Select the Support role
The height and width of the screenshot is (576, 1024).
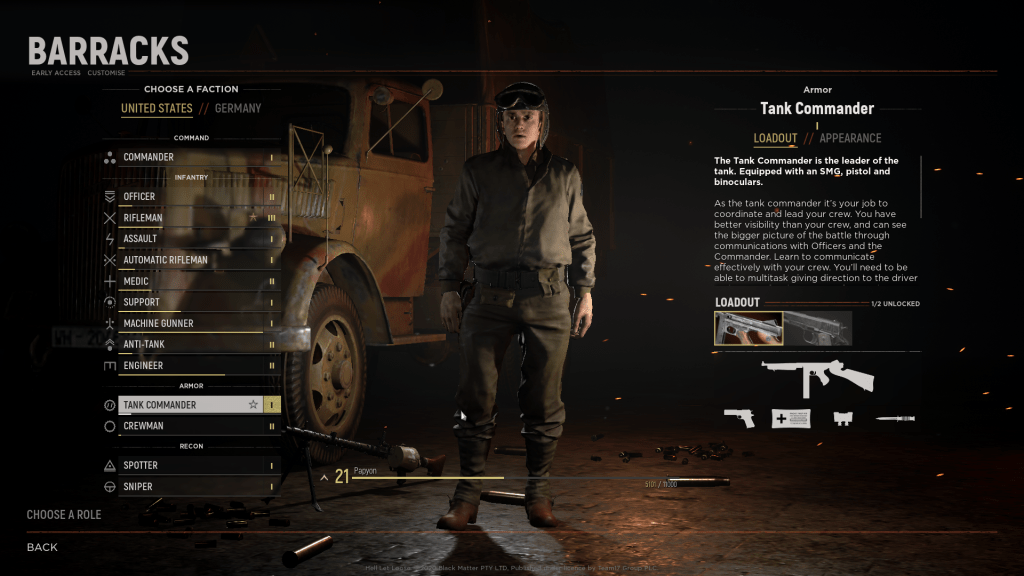(x=190, y=302)
